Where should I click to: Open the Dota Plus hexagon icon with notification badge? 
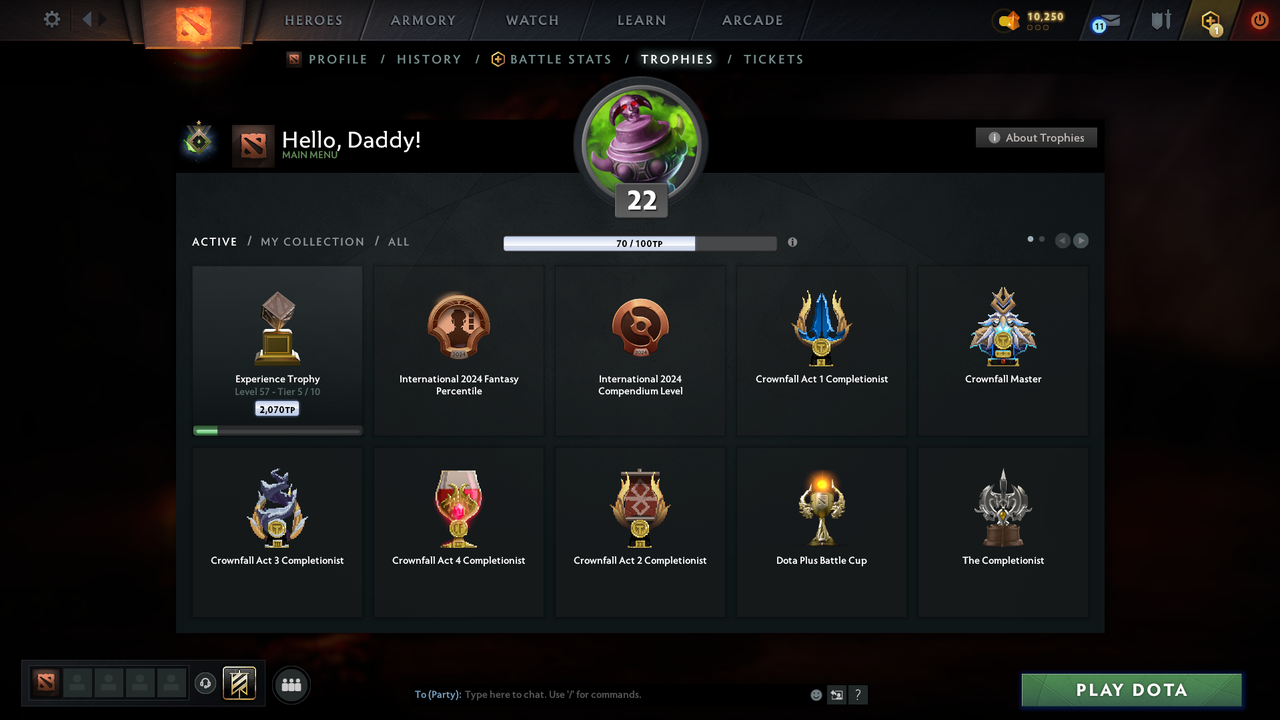tap(1209, 20)
